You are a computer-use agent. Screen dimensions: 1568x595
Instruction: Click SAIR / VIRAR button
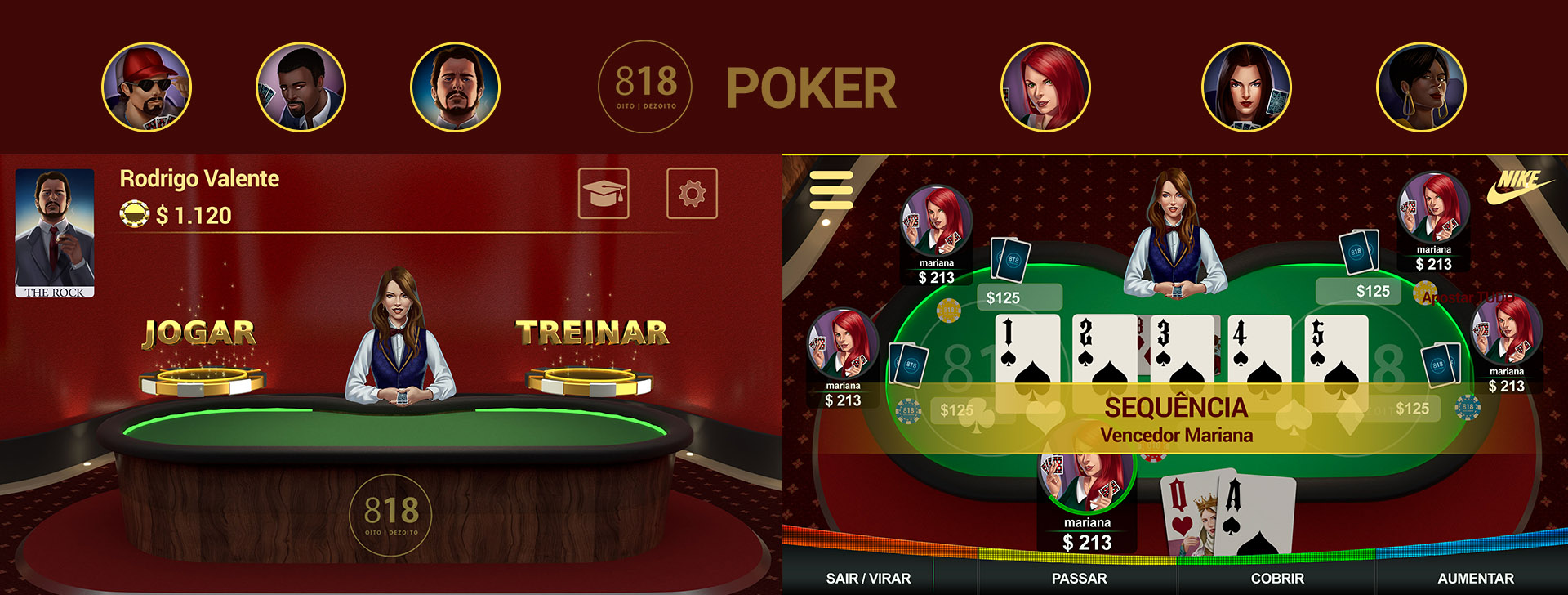(868, 578)
